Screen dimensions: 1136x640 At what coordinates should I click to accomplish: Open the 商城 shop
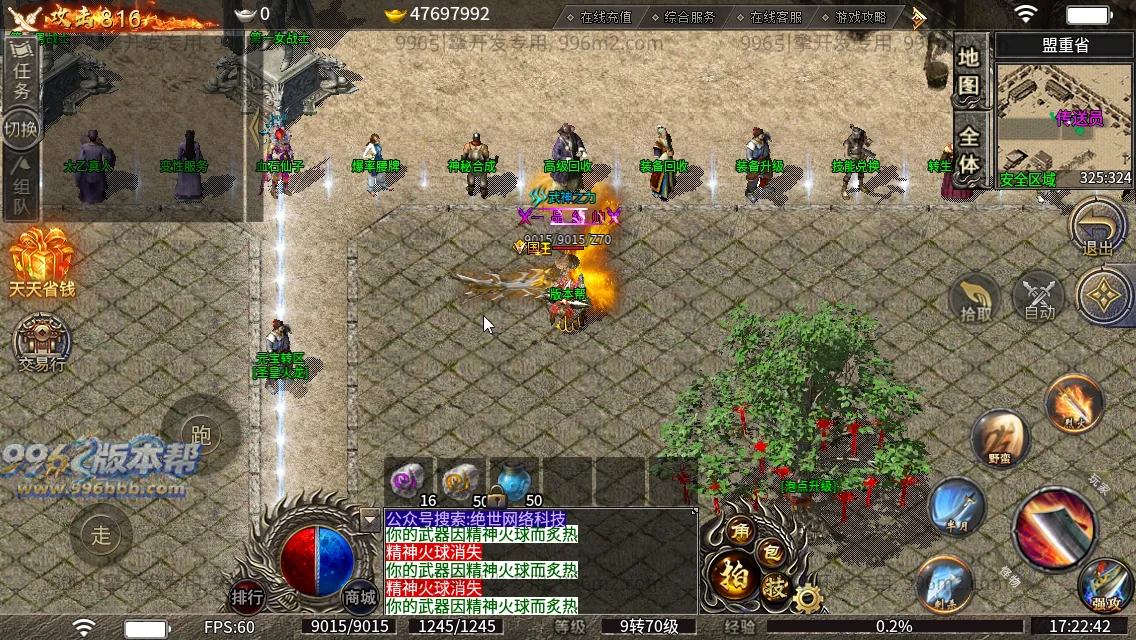[x=360, y=597]
